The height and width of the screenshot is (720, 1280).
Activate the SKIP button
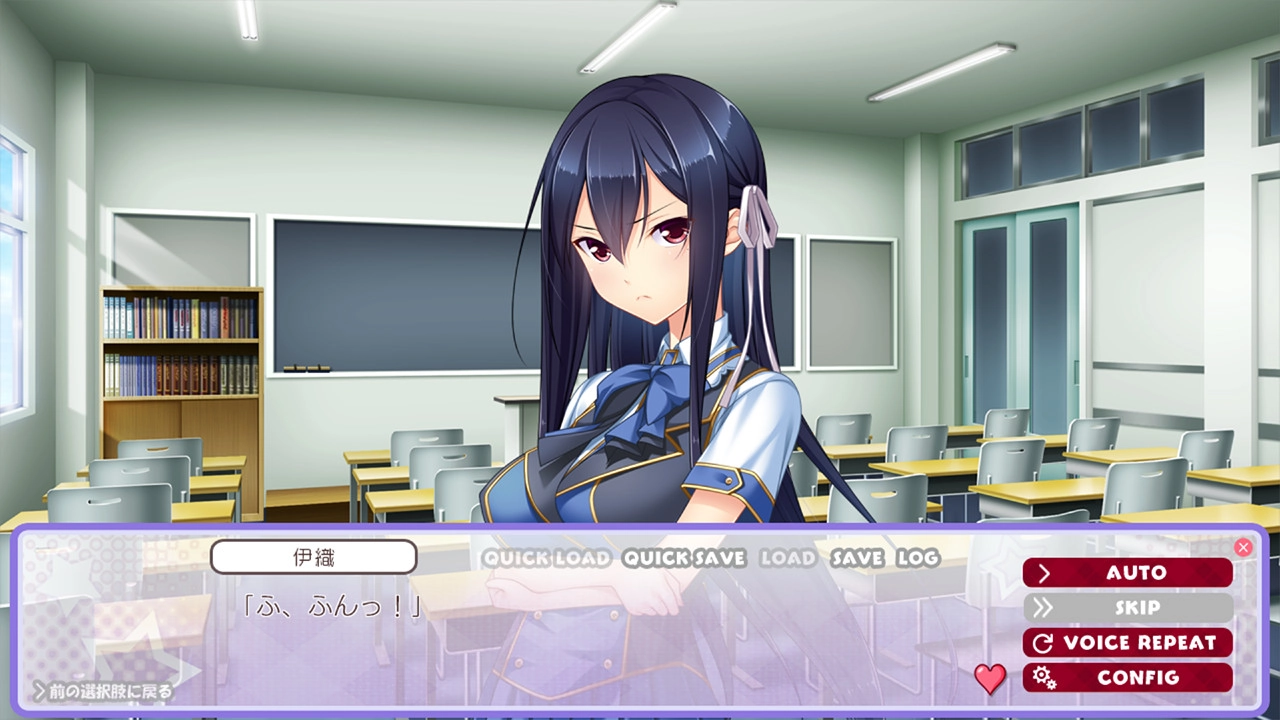1127,608
